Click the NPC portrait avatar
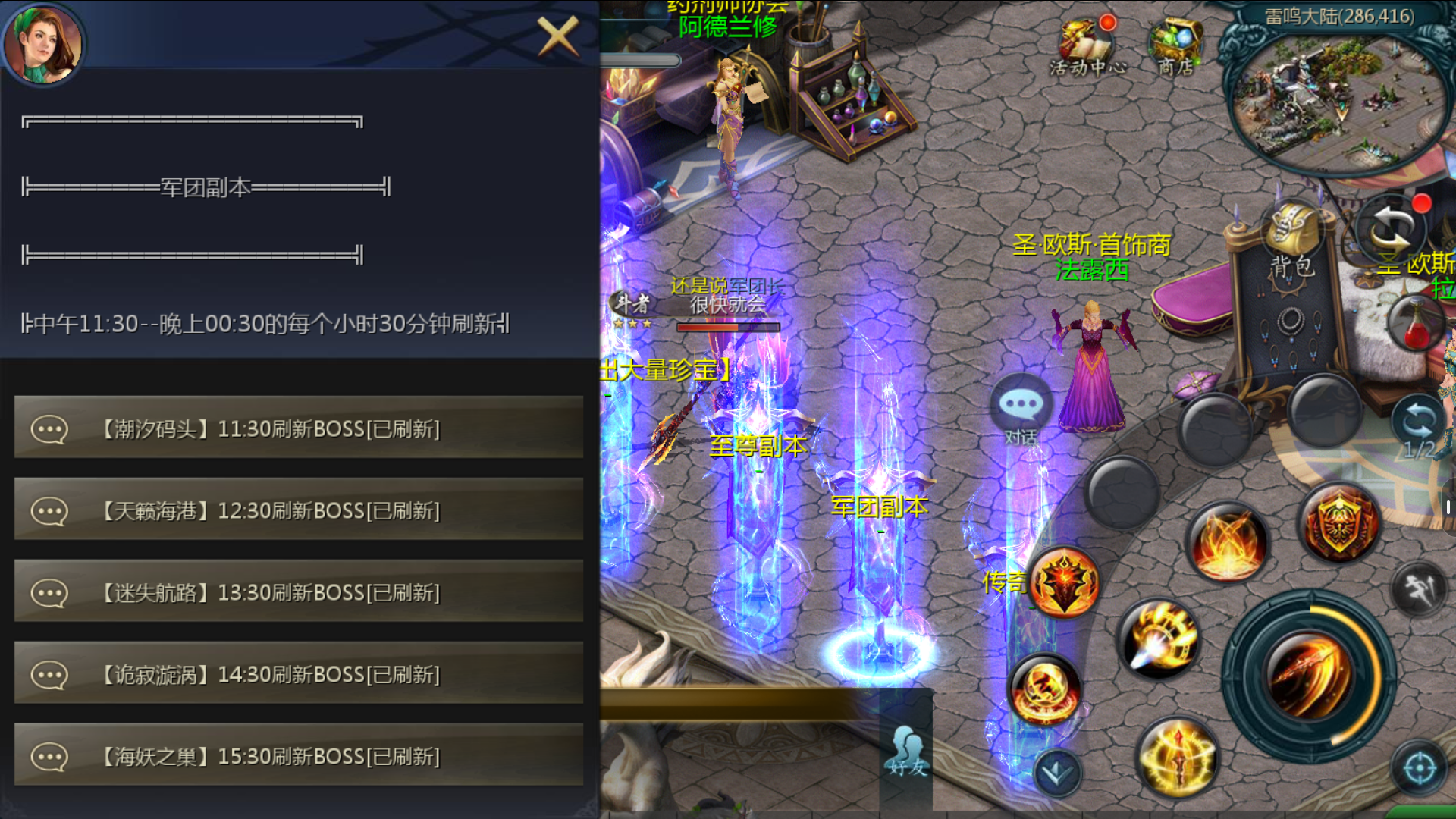This screenshot has width=1456, height=819. pos(42,43)
